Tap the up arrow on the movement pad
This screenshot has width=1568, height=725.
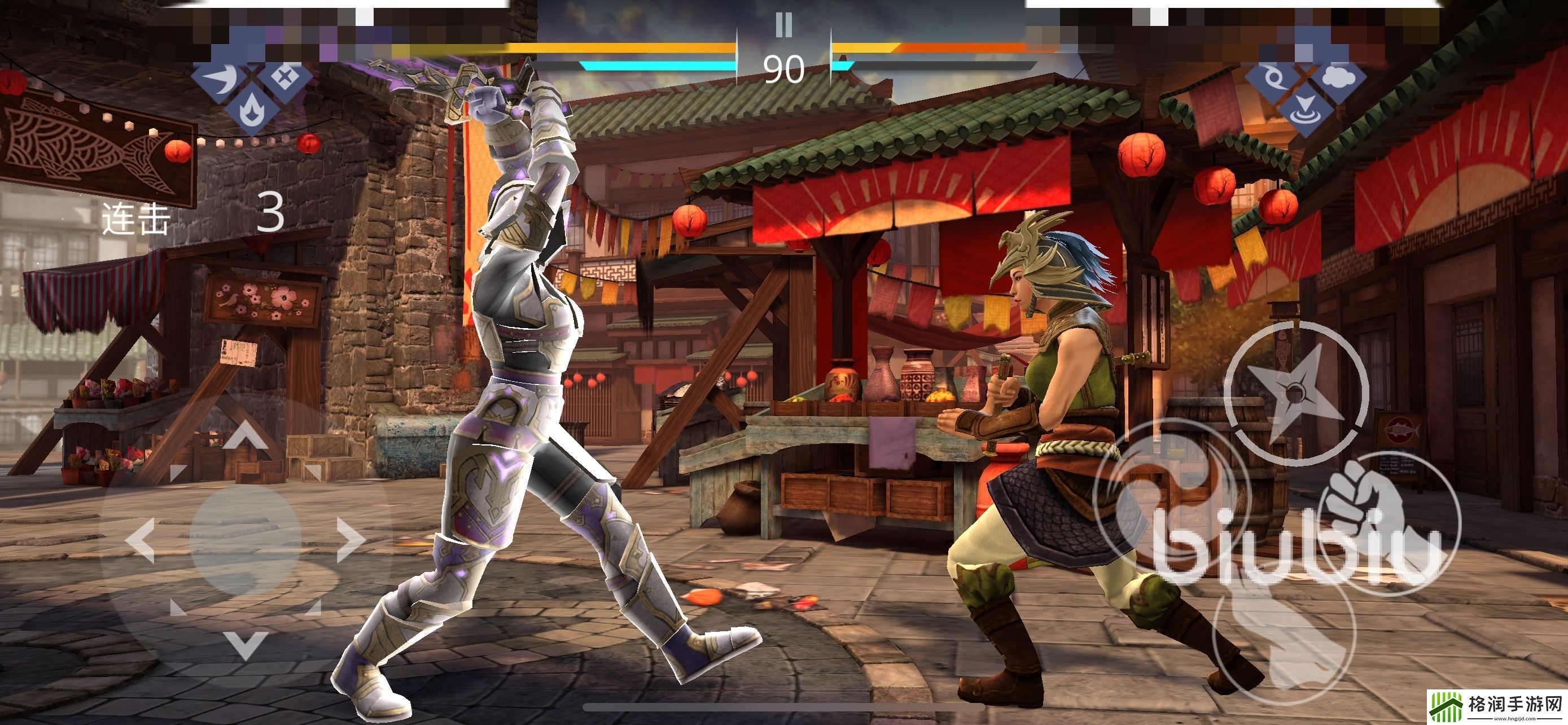point(245,435)
